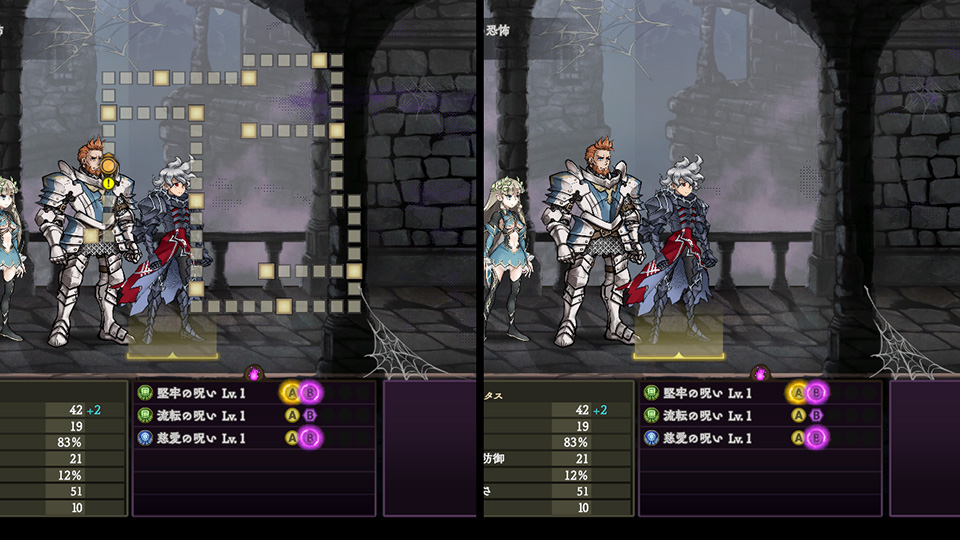Pick 慈愛の呪い Lv.1 in the screen without map

(x=702, y=437)
